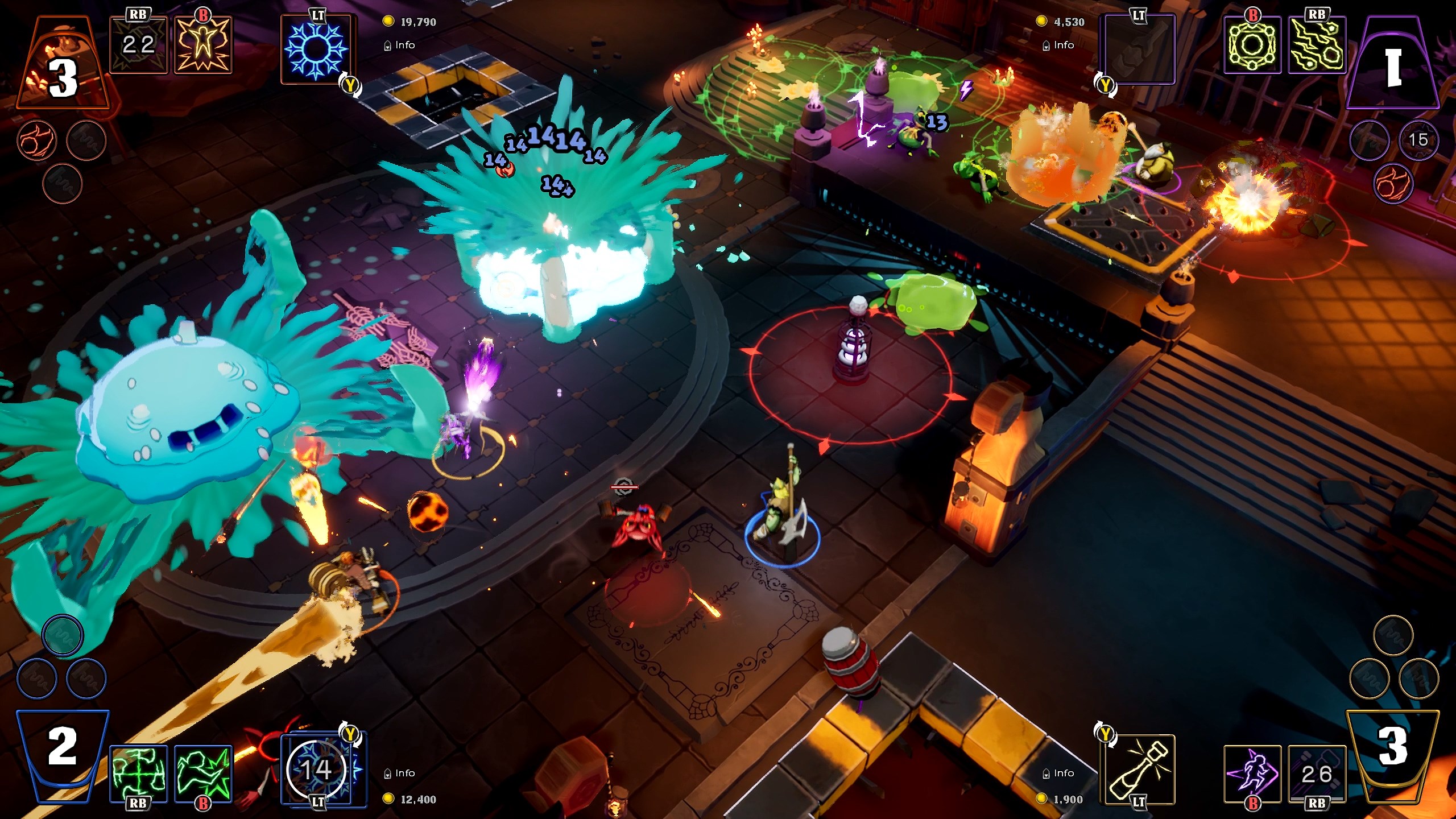Screen dimensions: 1456x819
Task: Click the ability showing a 14 cooldown
Action: pyautogui.click(x=316, y=770)
